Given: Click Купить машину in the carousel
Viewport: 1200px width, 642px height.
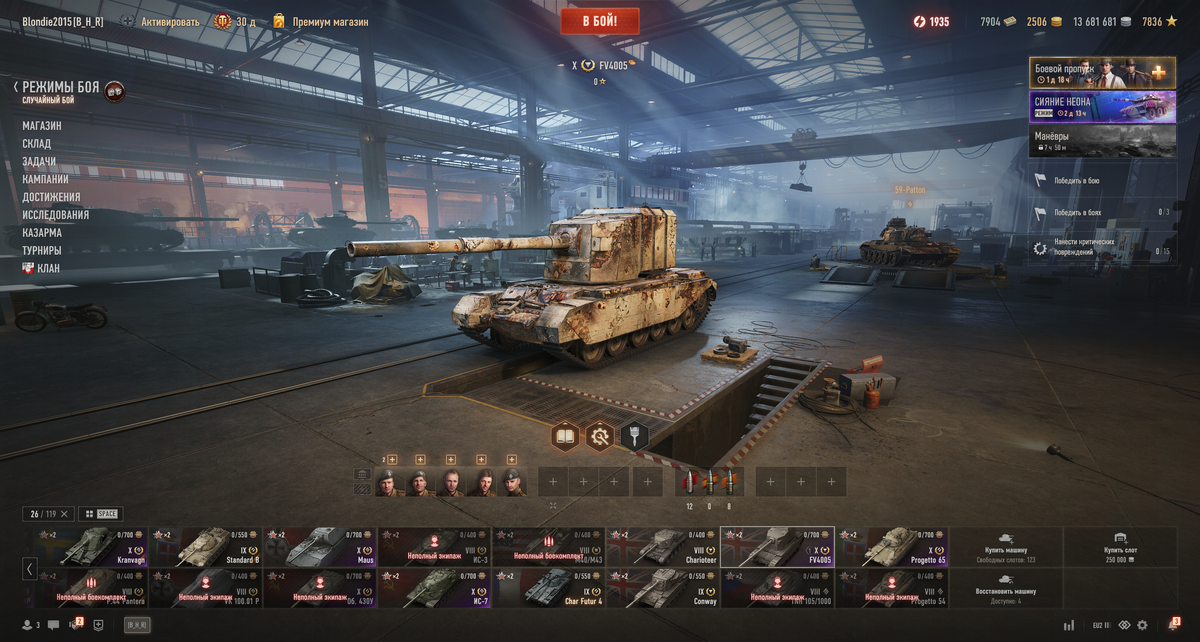Looking at the screenshot, I should 1005,546.
